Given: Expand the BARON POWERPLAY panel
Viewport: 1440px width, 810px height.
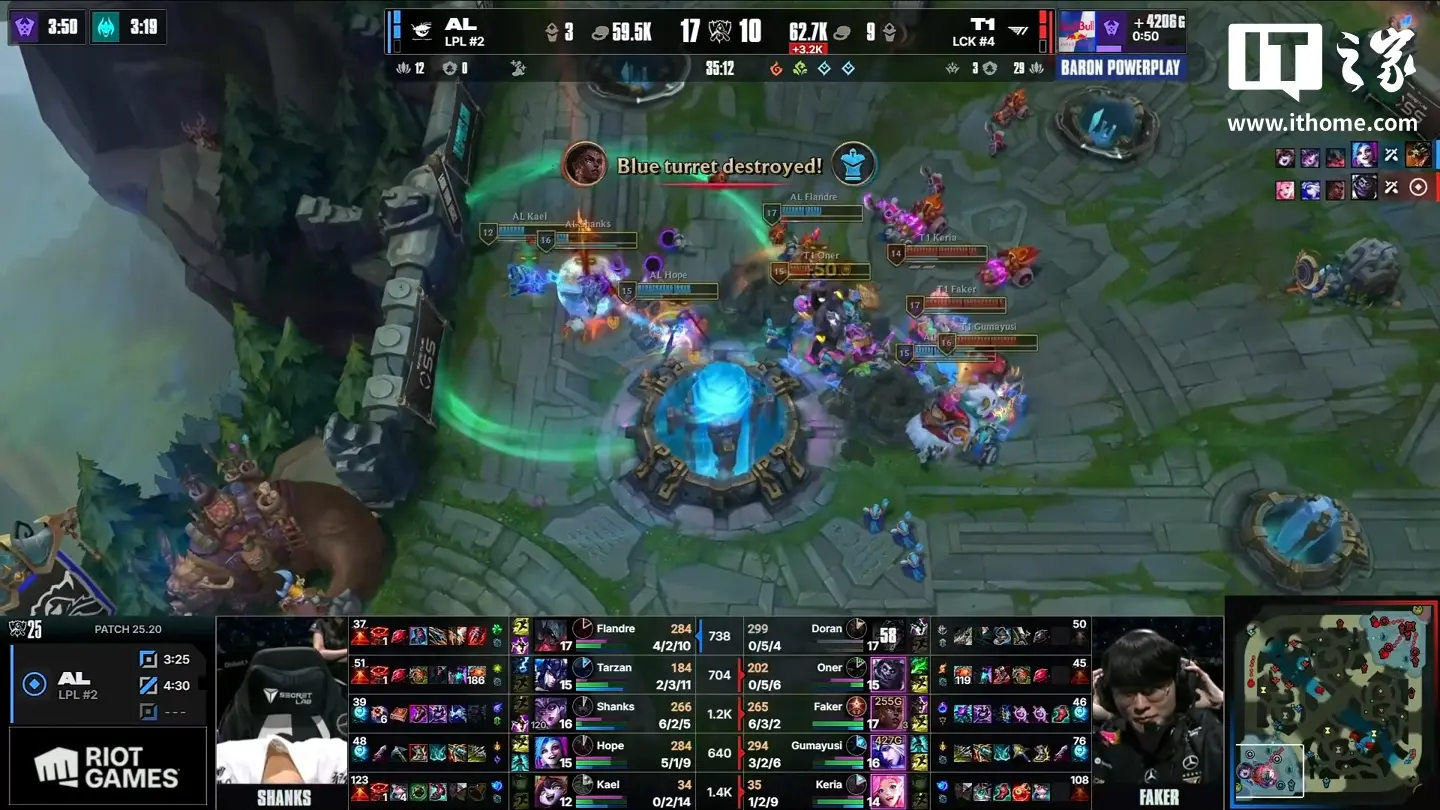Looking at the screenshot, I should [1120, 67].
